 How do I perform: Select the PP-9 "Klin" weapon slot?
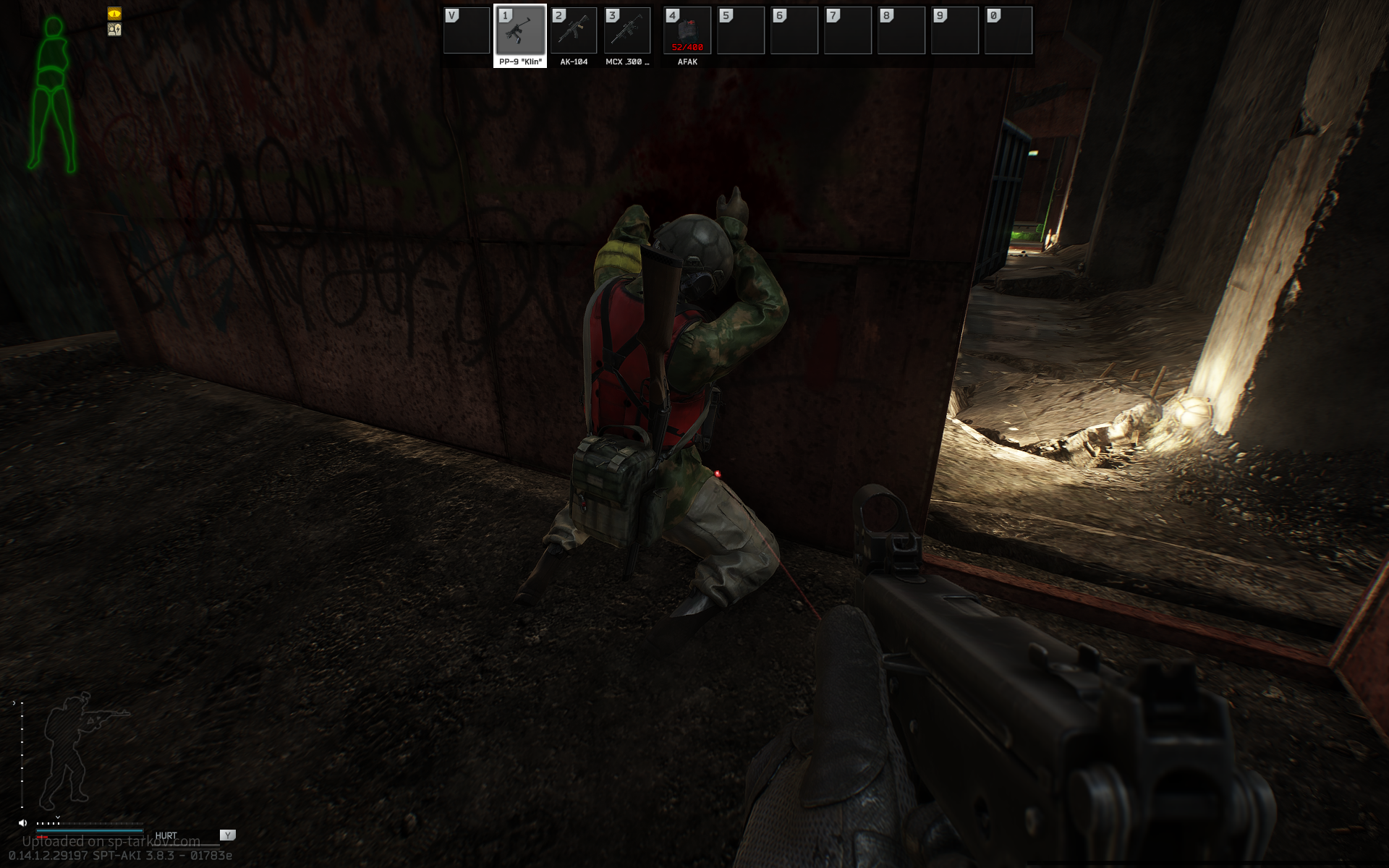tap(520, 31)
